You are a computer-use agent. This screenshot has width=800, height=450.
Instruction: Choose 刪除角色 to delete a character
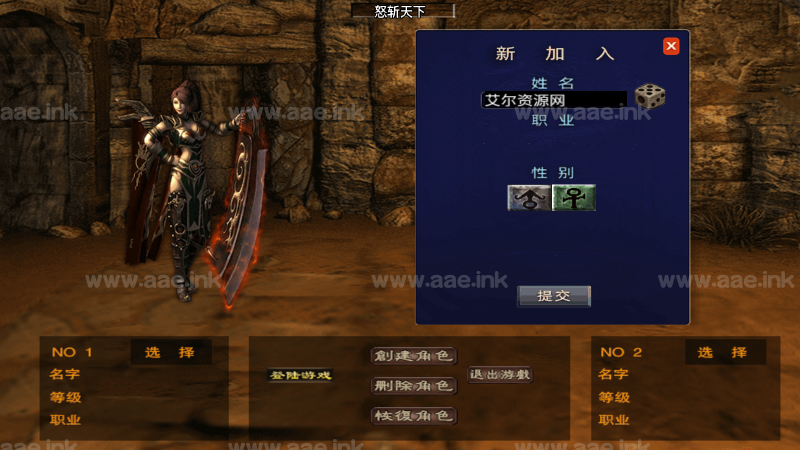pos(413,386)
